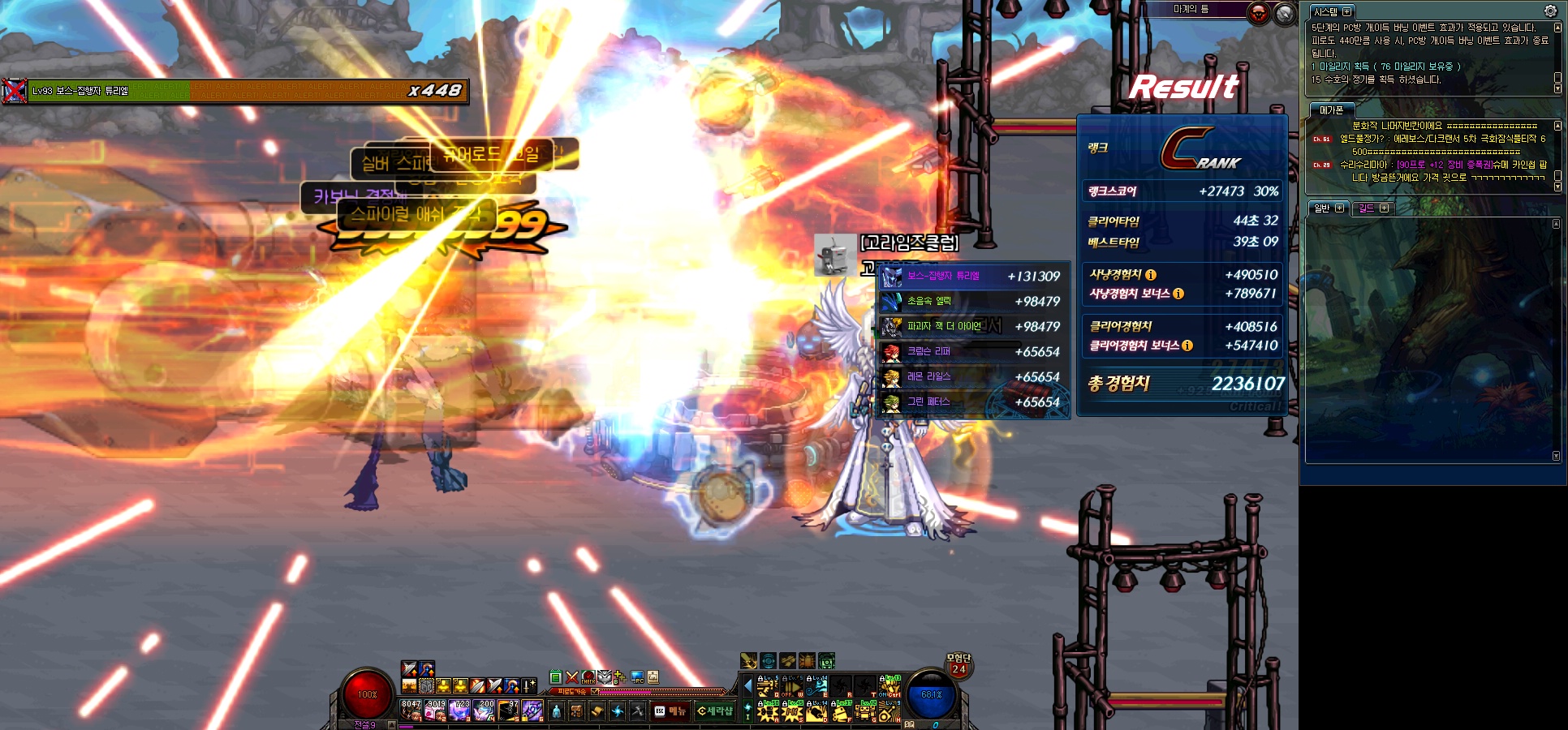Screen dimensions: 1568x730
Task: Activate the Lv.14 skill on E key
Action: coord(816,688)
